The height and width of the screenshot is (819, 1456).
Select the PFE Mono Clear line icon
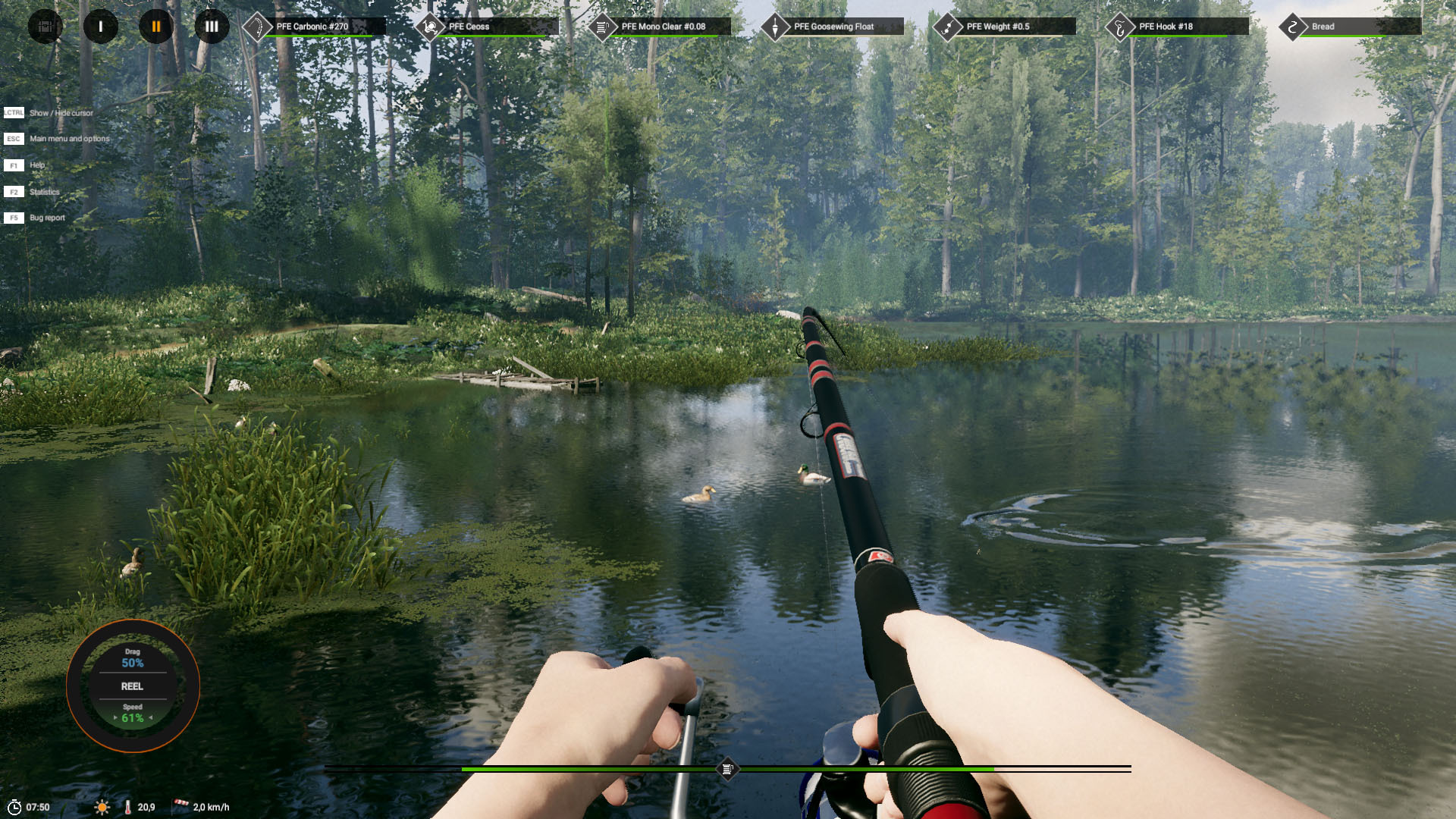(x=603, y=26)
